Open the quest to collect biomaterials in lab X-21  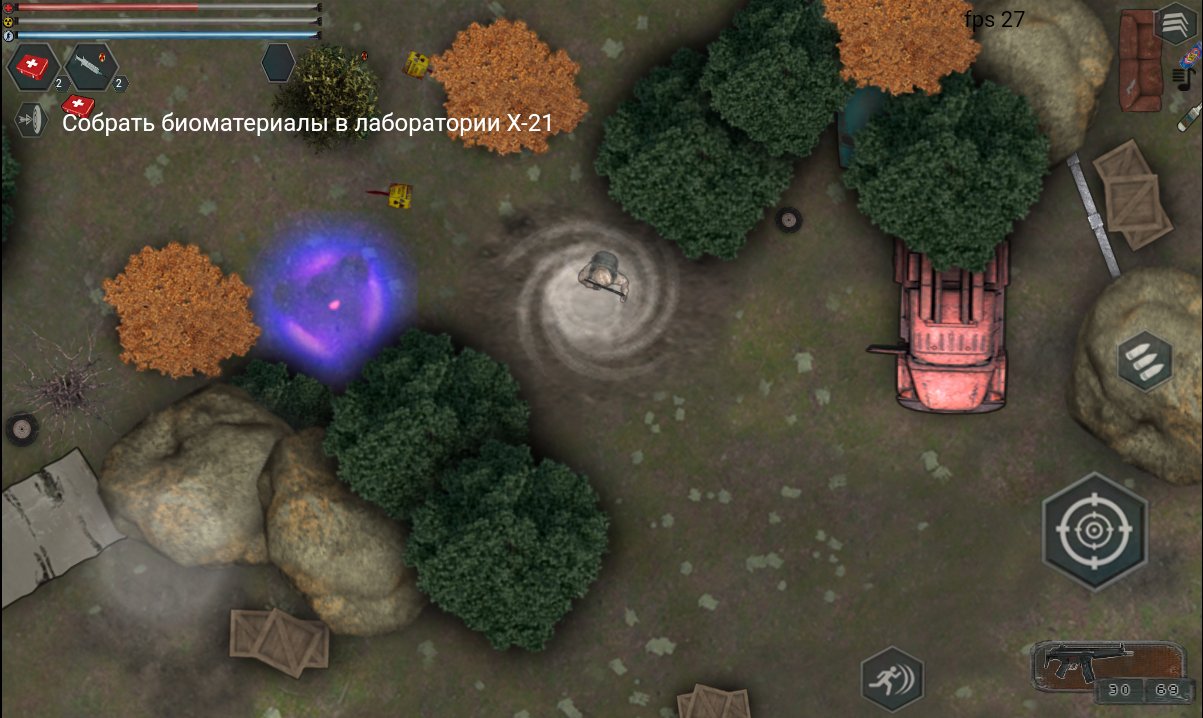[308, 123]
